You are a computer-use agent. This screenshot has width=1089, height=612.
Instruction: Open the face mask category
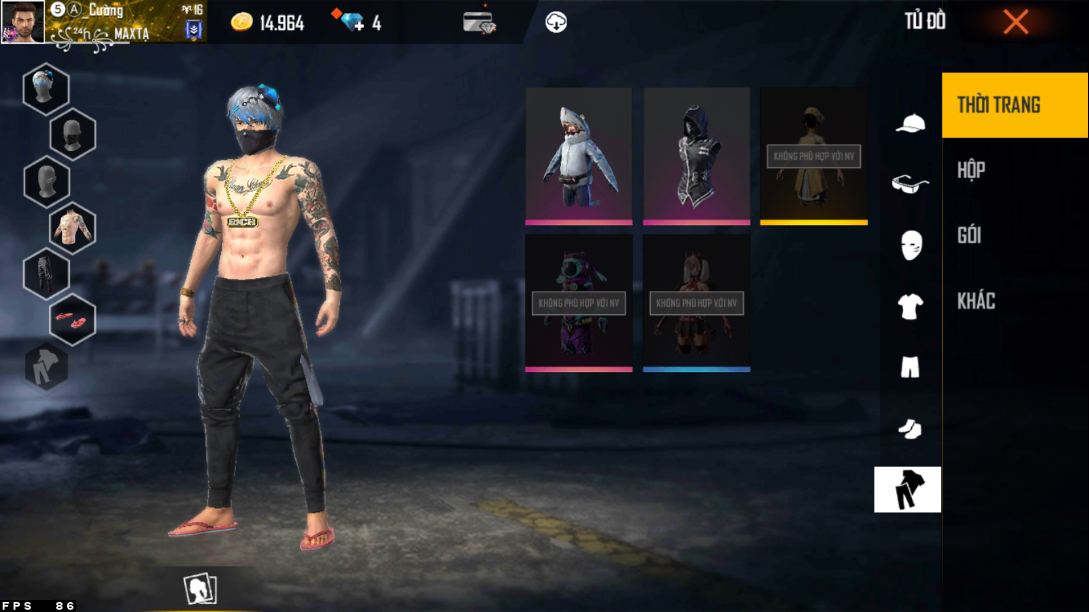click(909, 245)
